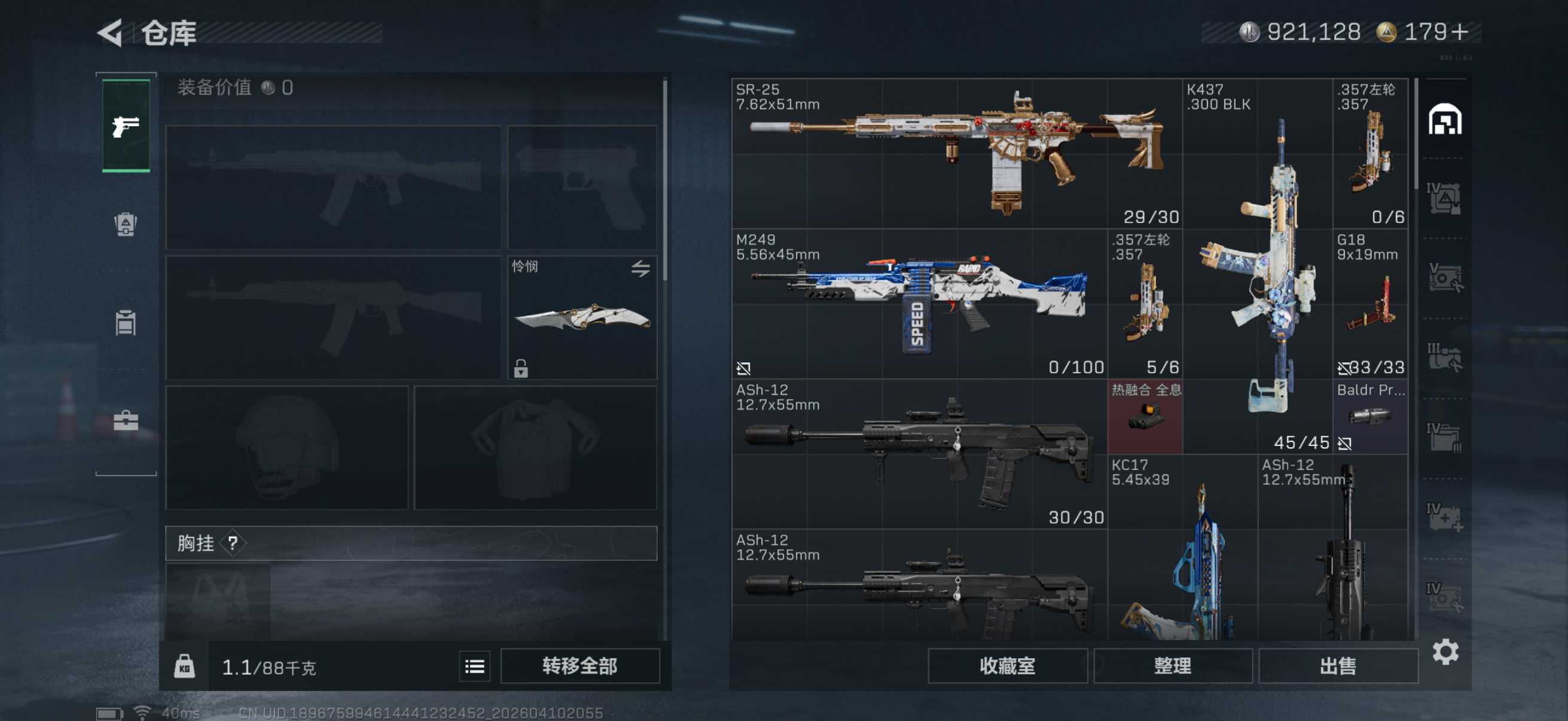Click the 怜悯 knife melee slot
This screenshot has height=721, width=1568.
[582, 317]
